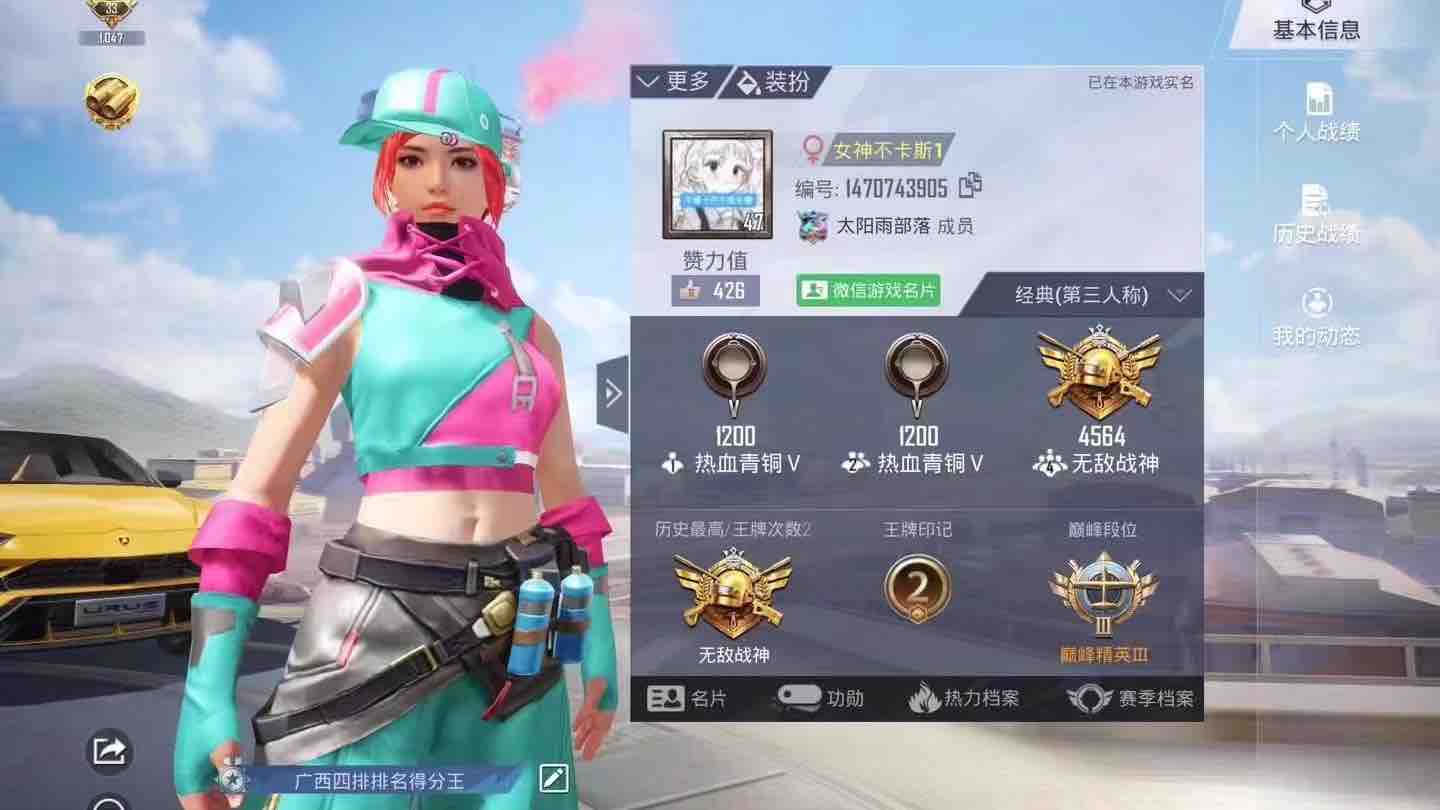Image resolution: width=1440 pixels, height=810 pixels.
Task: Open the 装扮 outfit tab
Action: [776, 82]
